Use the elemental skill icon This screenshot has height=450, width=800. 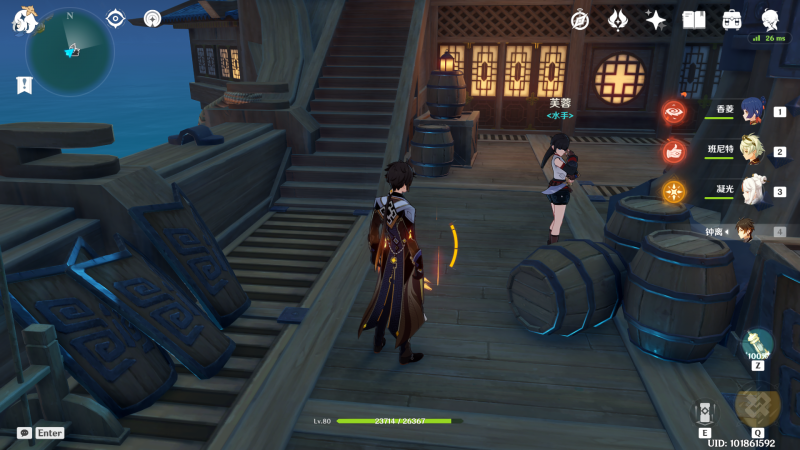click(x=704, y=412)
